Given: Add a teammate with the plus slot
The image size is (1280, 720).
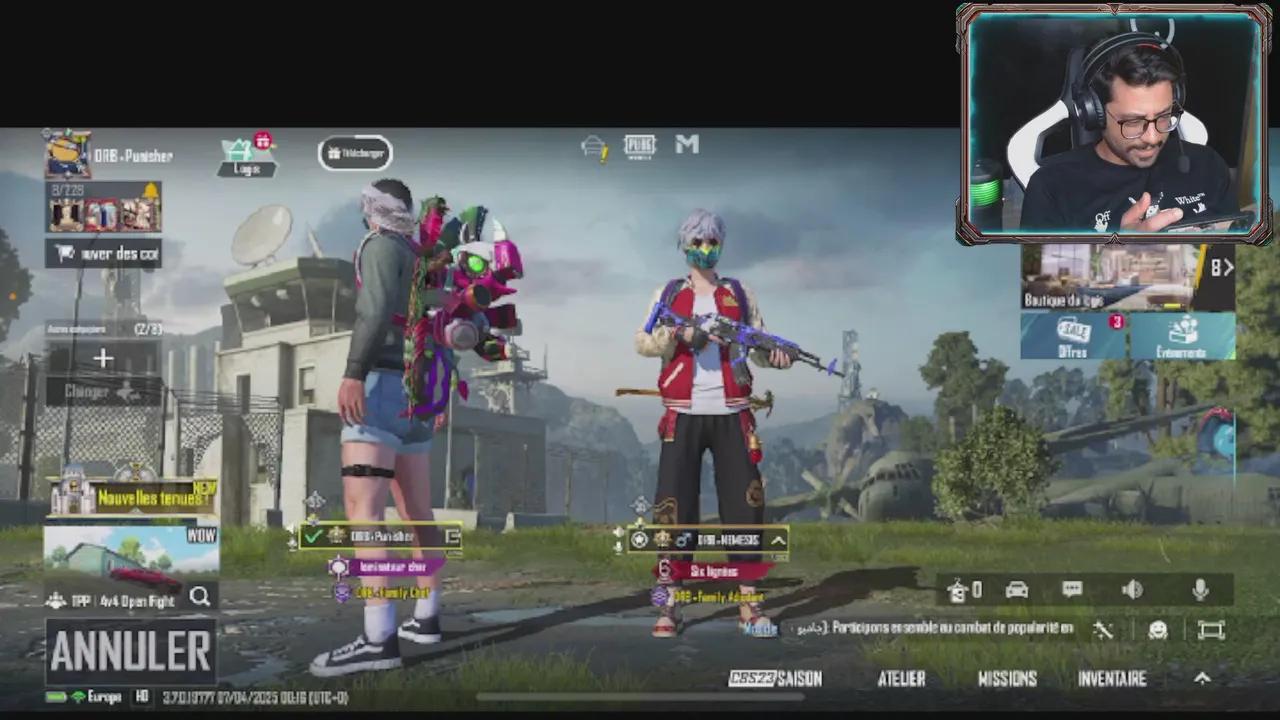Looking at the screenshot, I should coord(103,359).
